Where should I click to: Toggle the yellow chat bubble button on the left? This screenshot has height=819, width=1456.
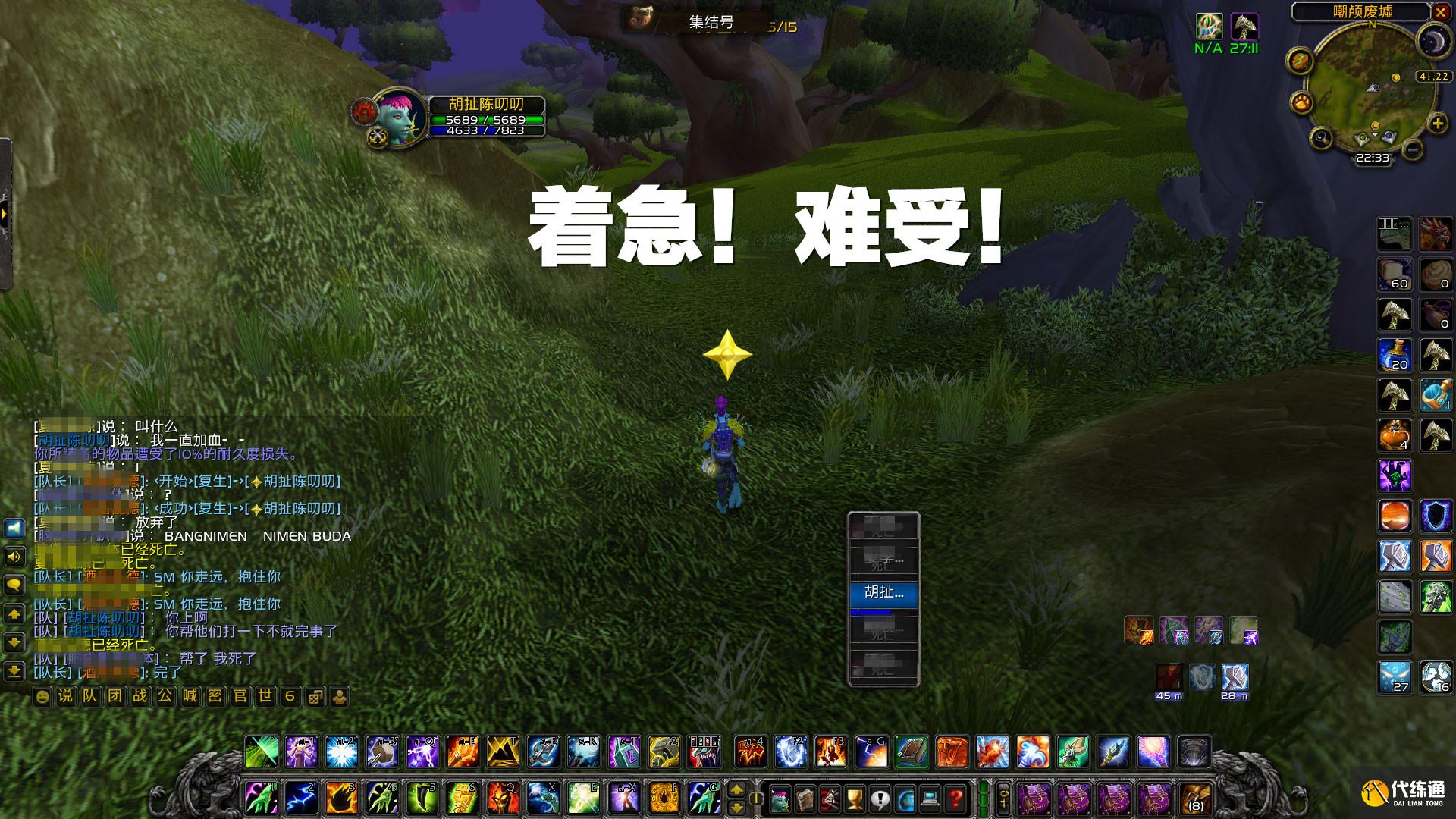[14, 585]
